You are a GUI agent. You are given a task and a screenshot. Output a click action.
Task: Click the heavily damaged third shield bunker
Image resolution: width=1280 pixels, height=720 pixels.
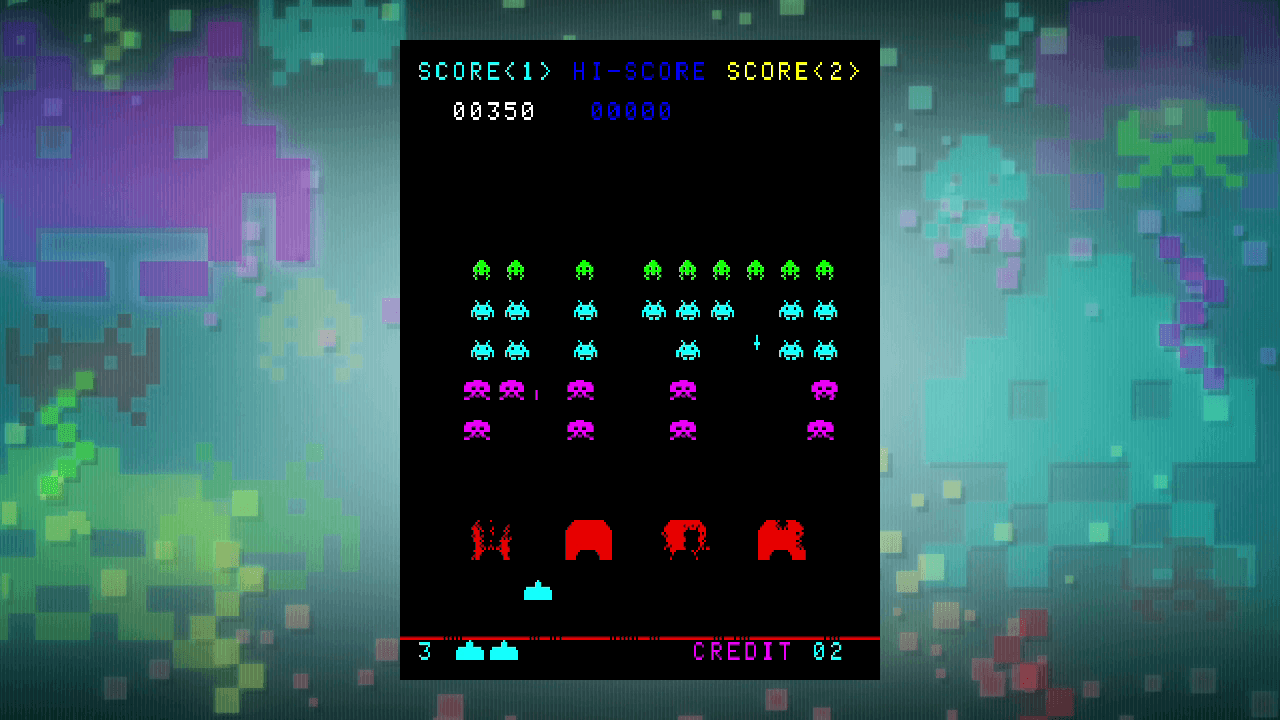click(x=687, y=540)
